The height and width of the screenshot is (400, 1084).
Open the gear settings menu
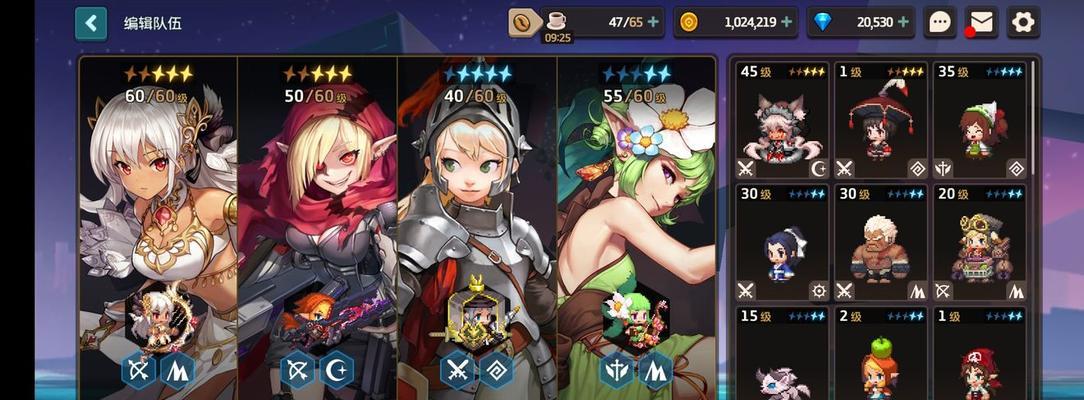[x=1022, y=21]
